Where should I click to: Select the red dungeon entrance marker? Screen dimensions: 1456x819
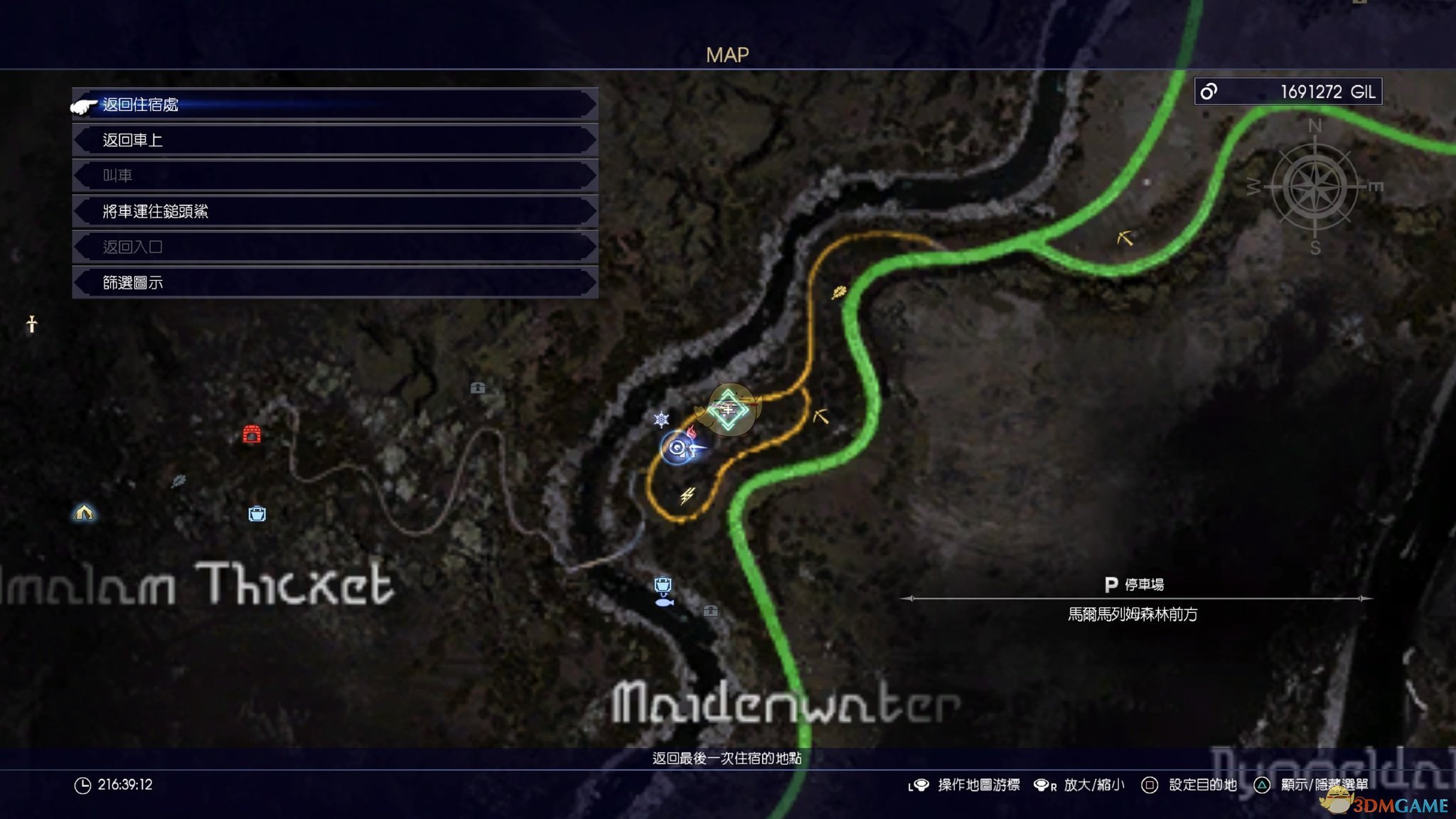(x=252, y=434)
